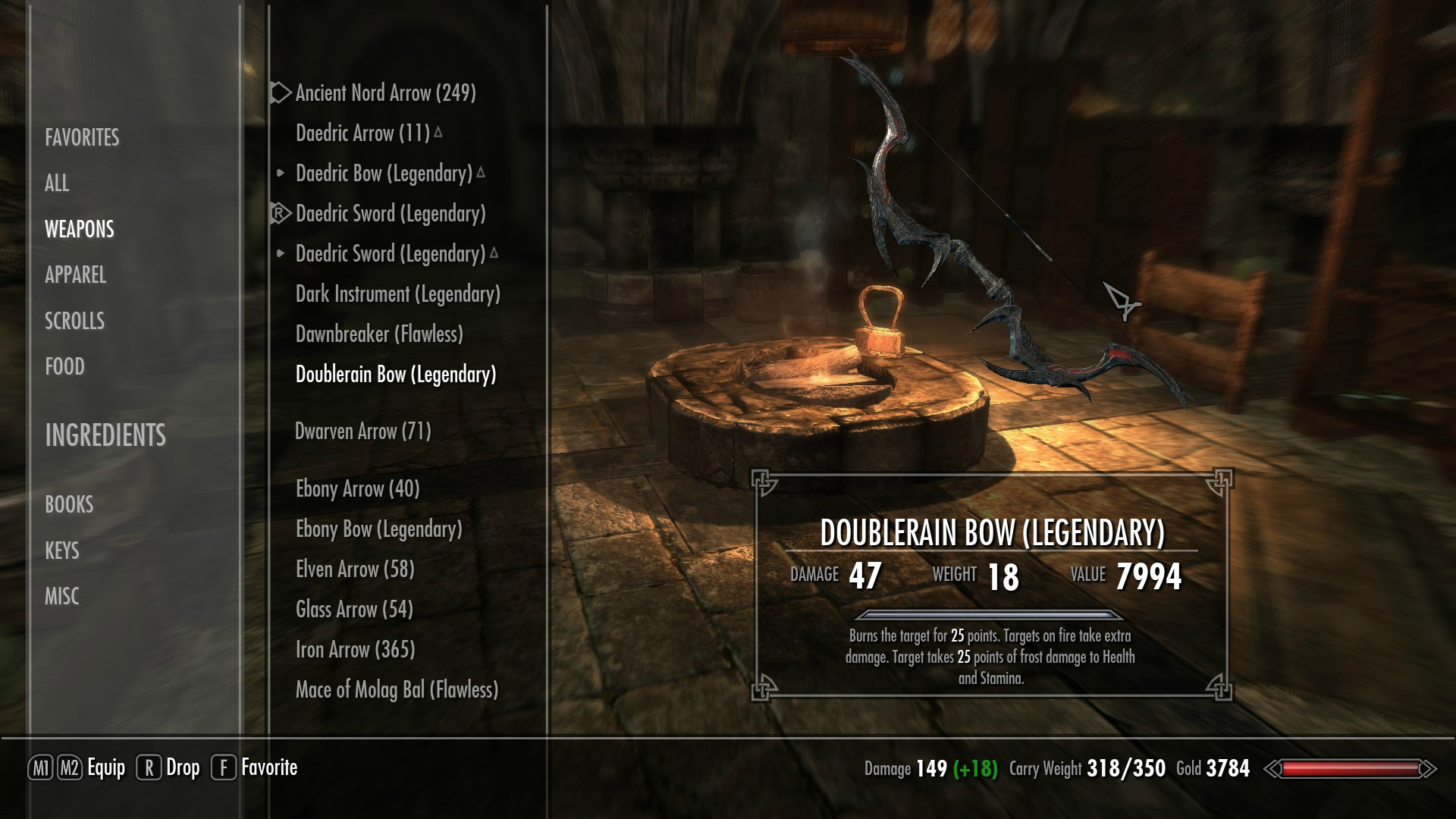Switch to the Apparel category

pos(75,275)
